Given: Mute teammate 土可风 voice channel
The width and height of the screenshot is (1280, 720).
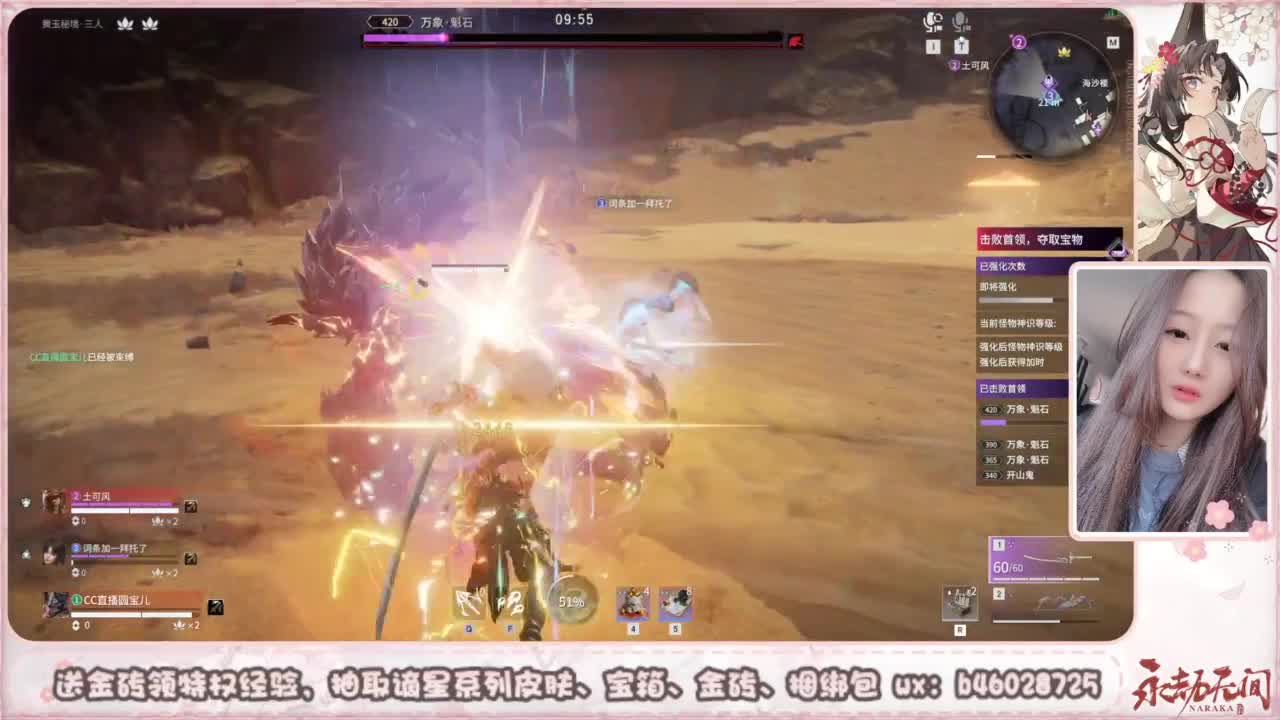Looking at the screenshot, I should tap(26, 503).
